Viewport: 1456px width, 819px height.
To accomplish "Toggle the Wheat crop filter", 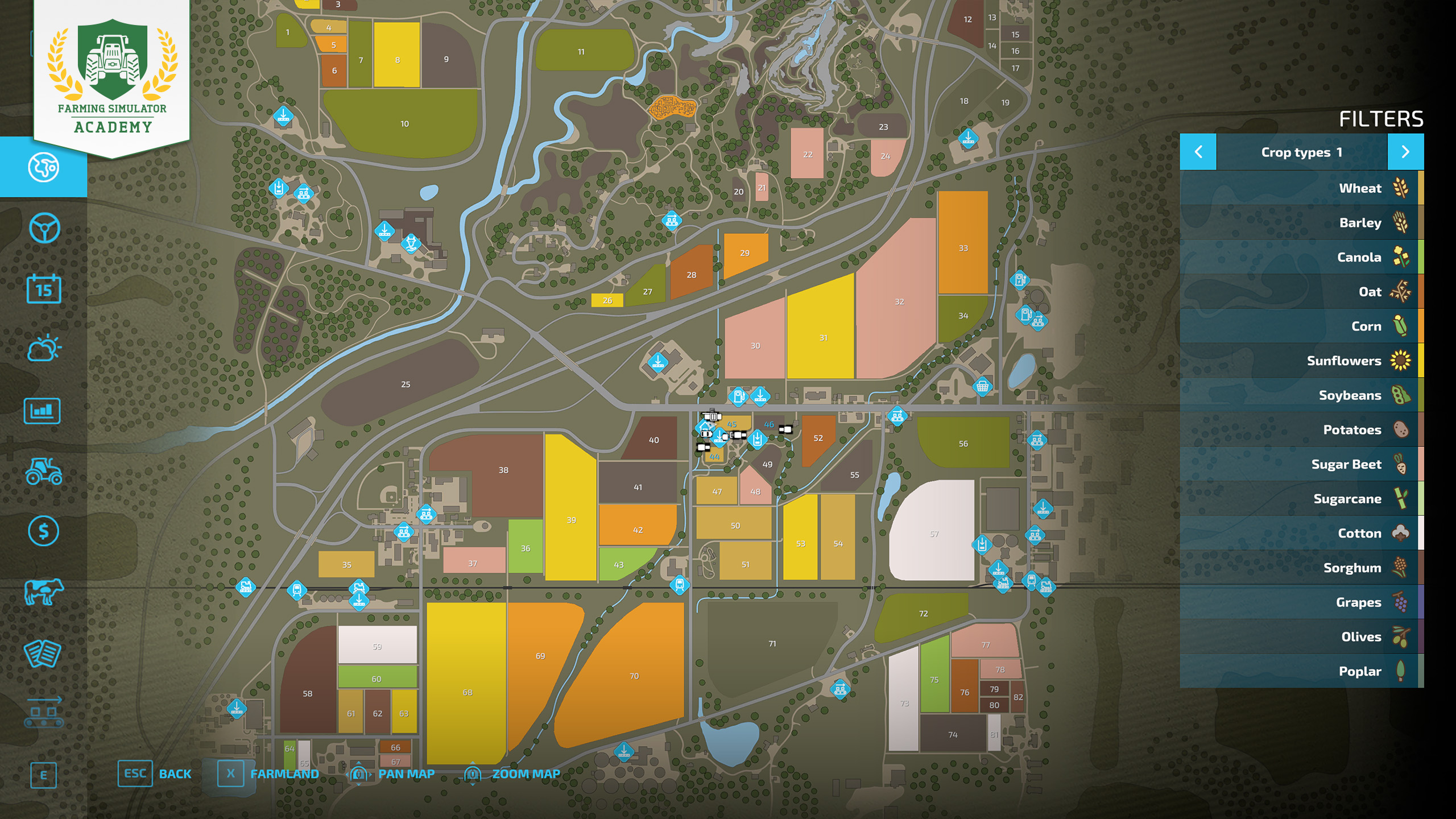I will [x=1301, y=188].
